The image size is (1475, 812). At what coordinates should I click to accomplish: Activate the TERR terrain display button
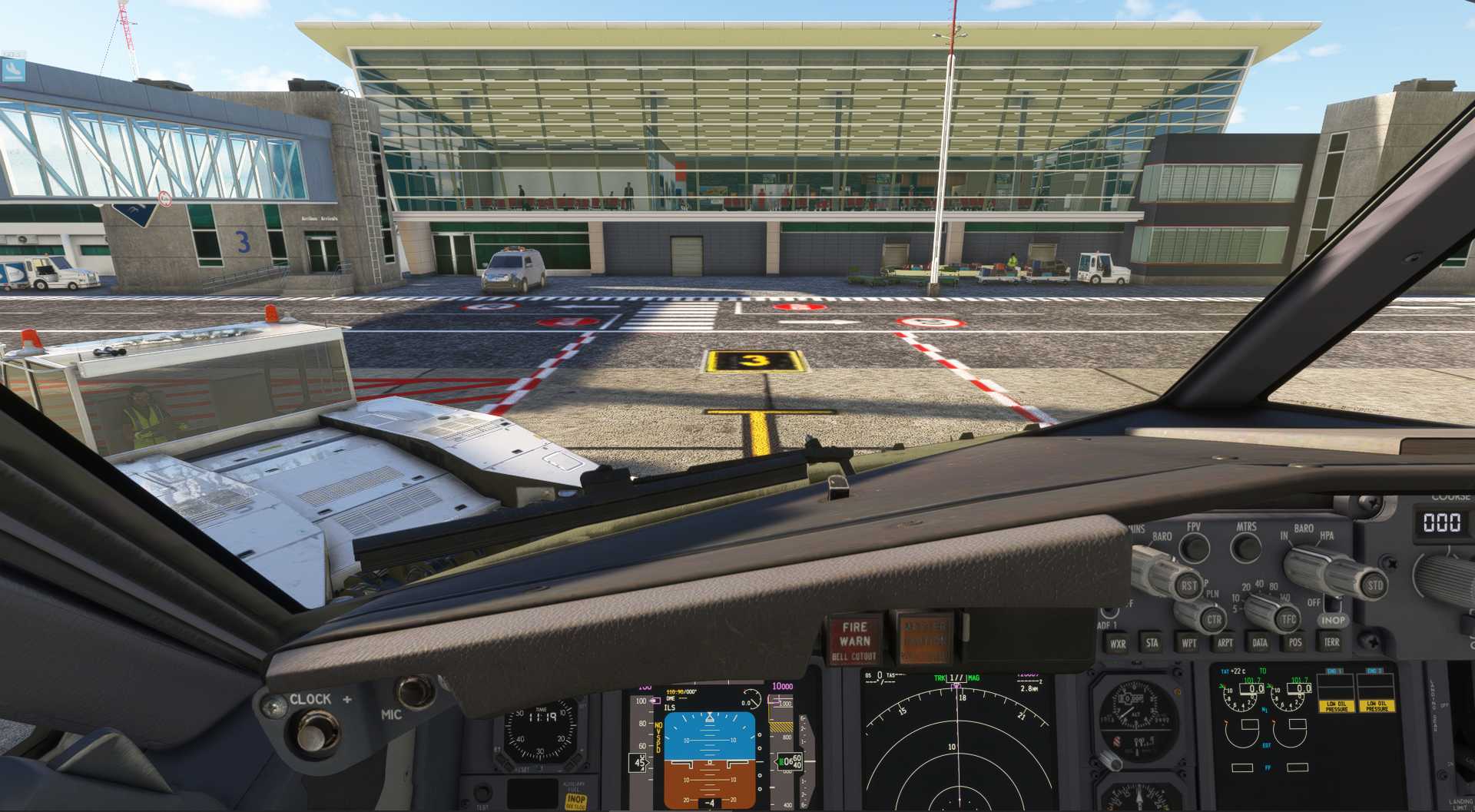click(x=1331, y=642)
